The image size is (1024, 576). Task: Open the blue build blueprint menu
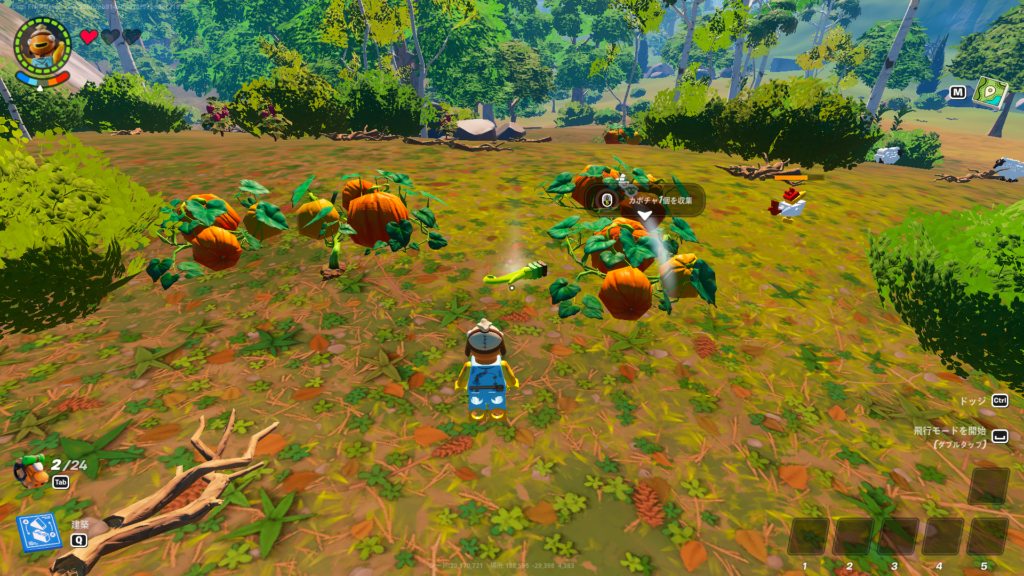39,532
